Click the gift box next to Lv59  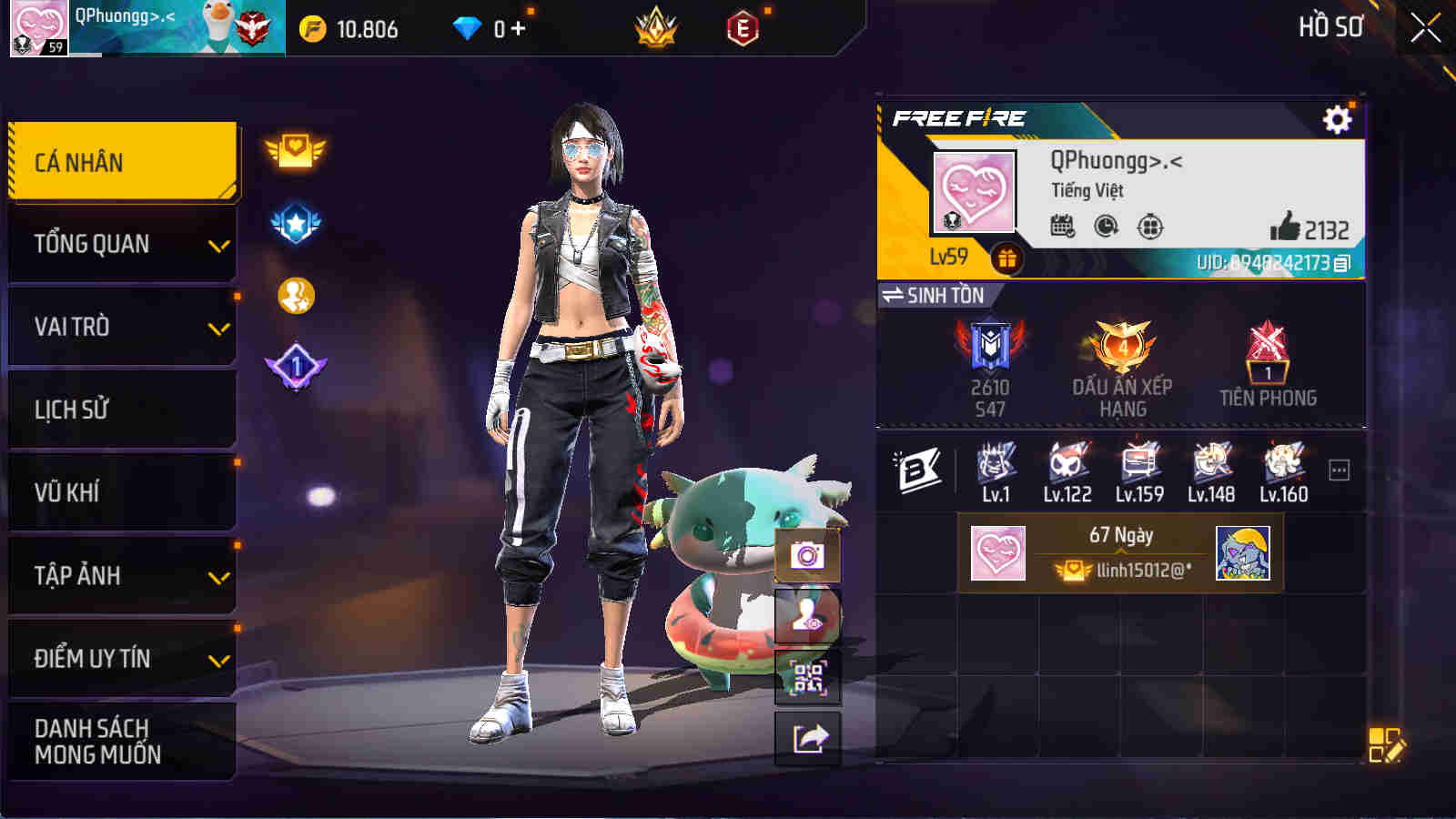(1006, 259)
